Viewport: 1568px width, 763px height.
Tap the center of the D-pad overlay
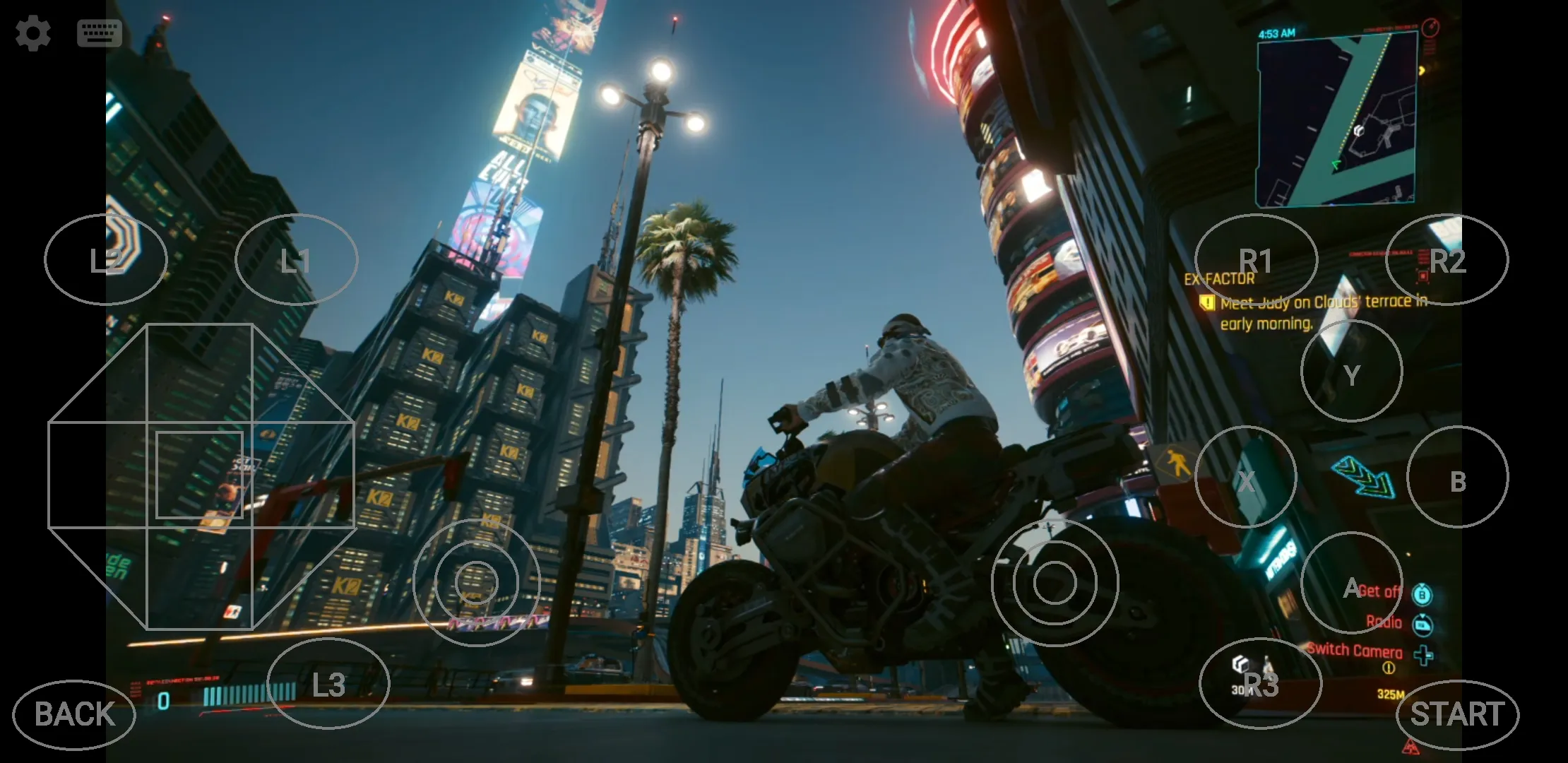(x=200, y=475)
